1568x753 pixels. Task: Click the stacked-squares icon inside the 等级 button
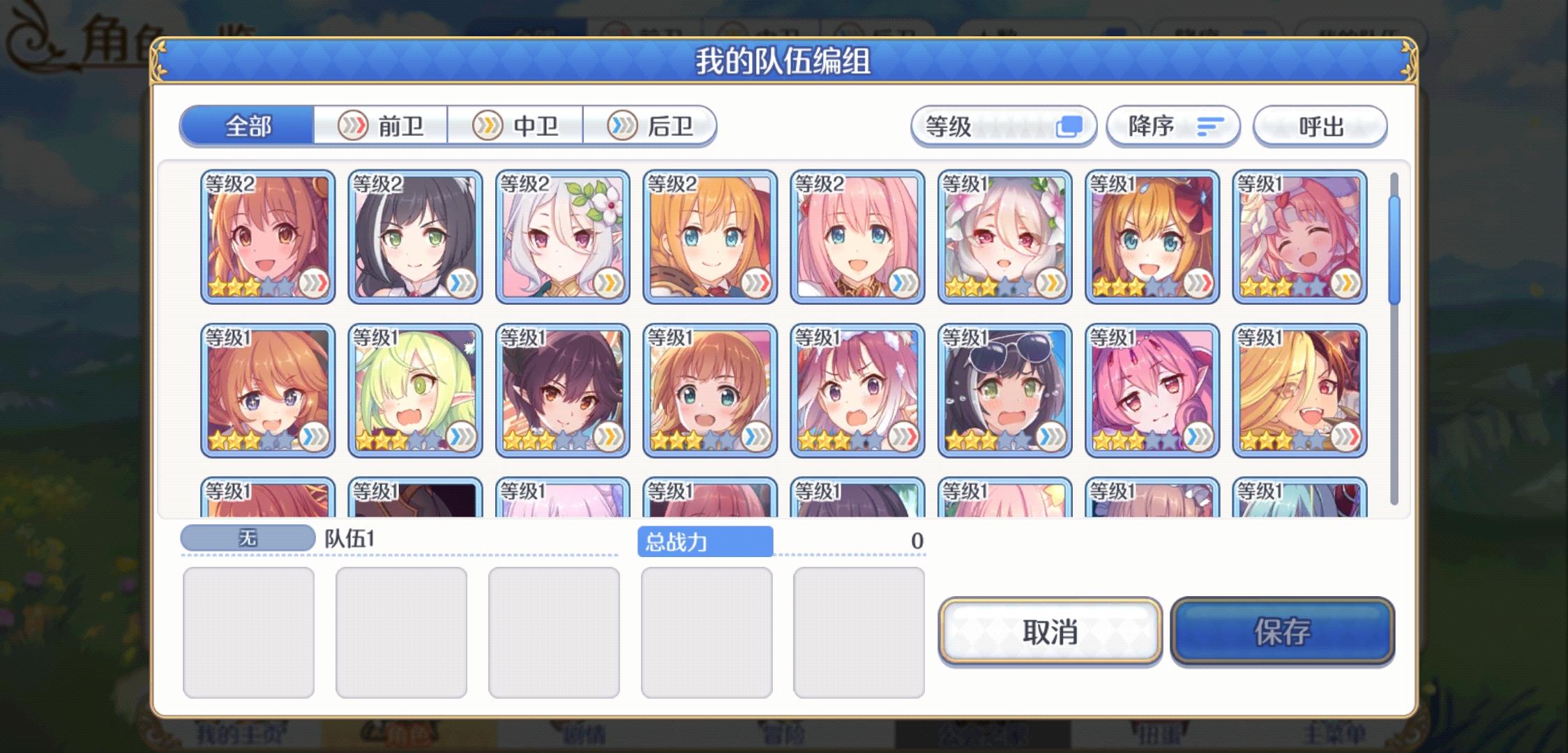pyautogui.click(x=1071, y=125)
